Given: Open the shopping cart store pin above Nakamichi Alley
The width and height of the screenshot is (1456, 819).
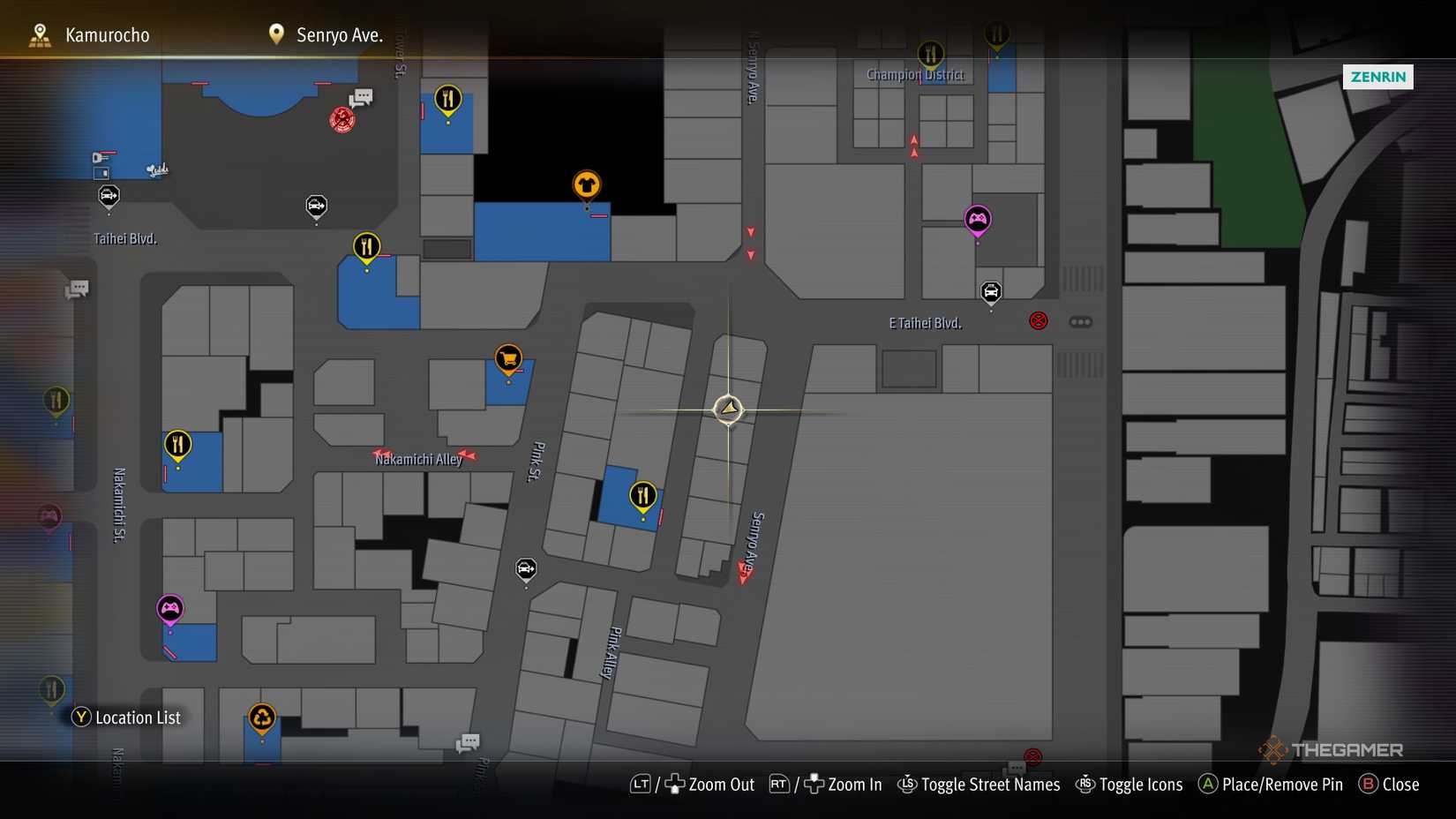Looking at the screenshot, I should [x=508, y=359].
